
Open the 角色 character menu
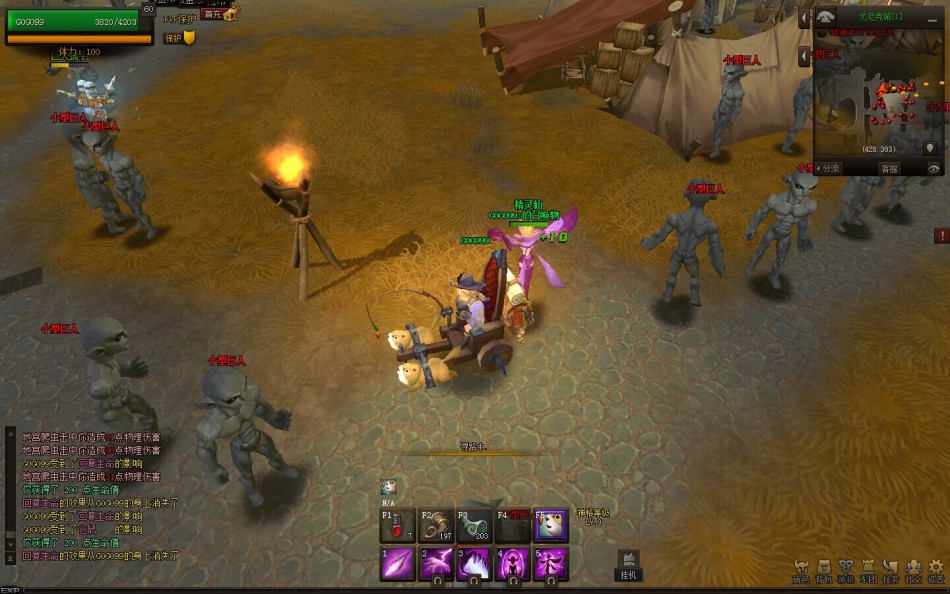click(801, 571)
